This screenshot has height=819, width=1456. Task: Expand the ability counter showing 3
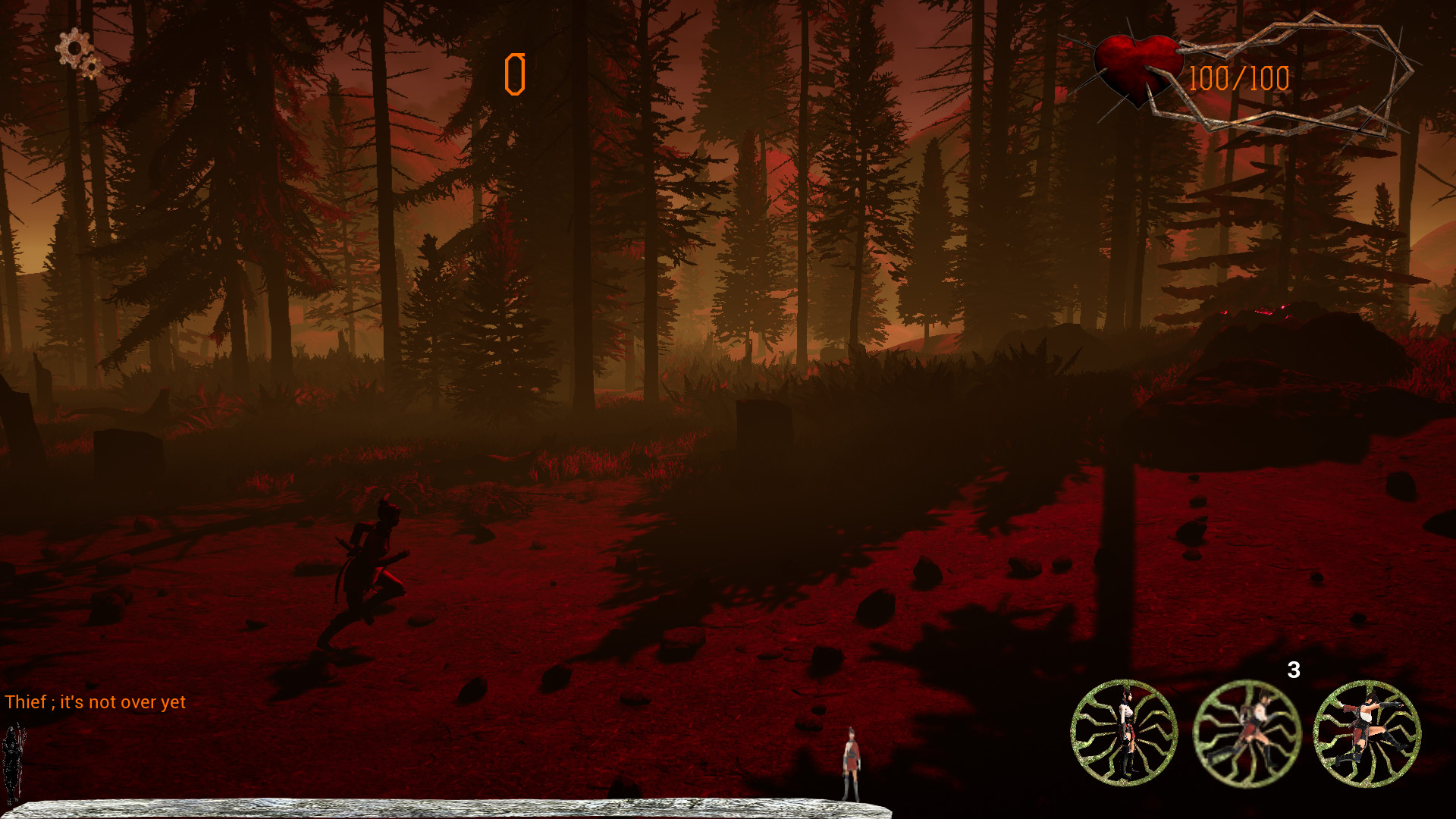coord(1294,671)
